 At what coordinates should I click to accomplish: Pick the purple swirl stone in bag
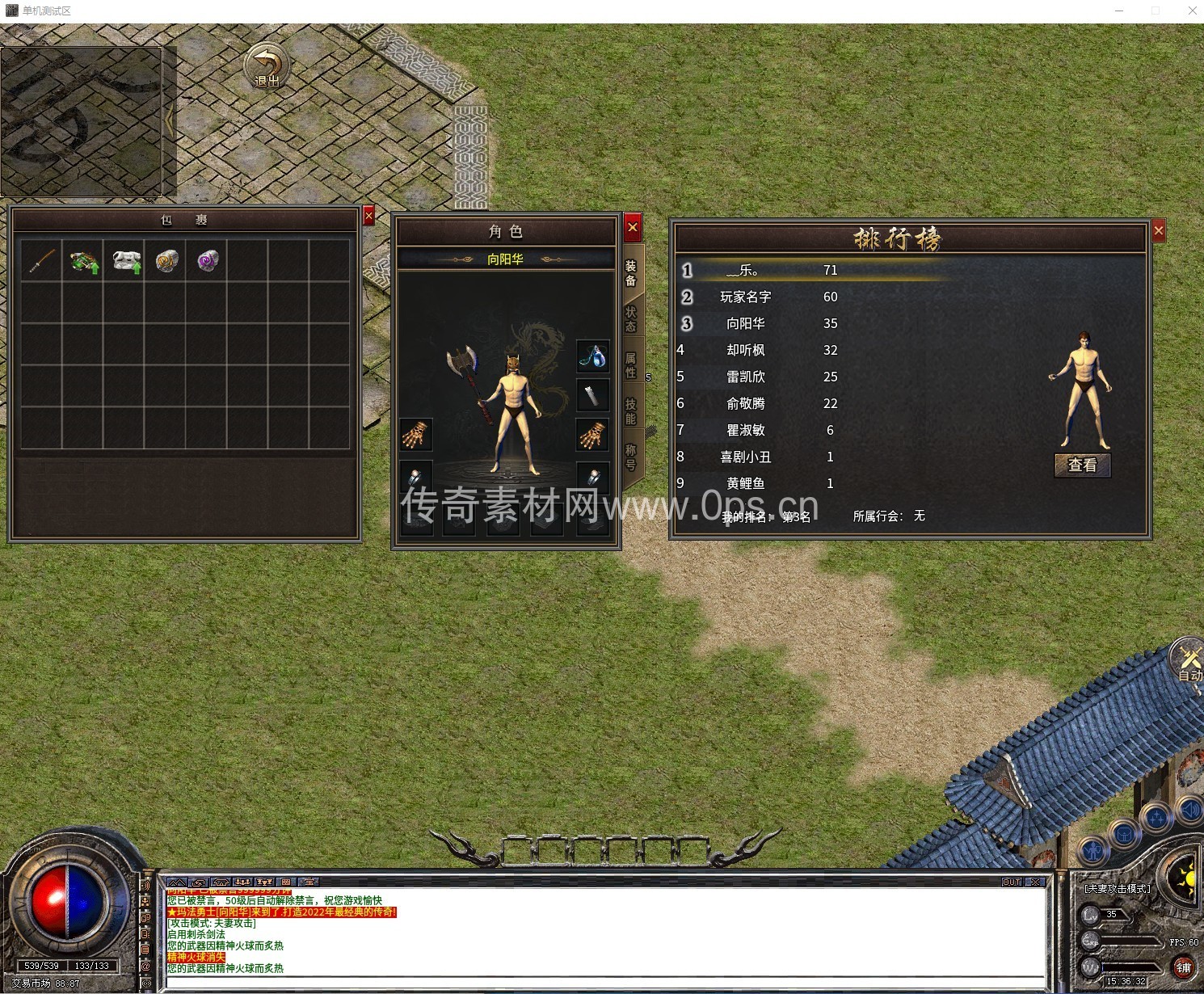208,261
